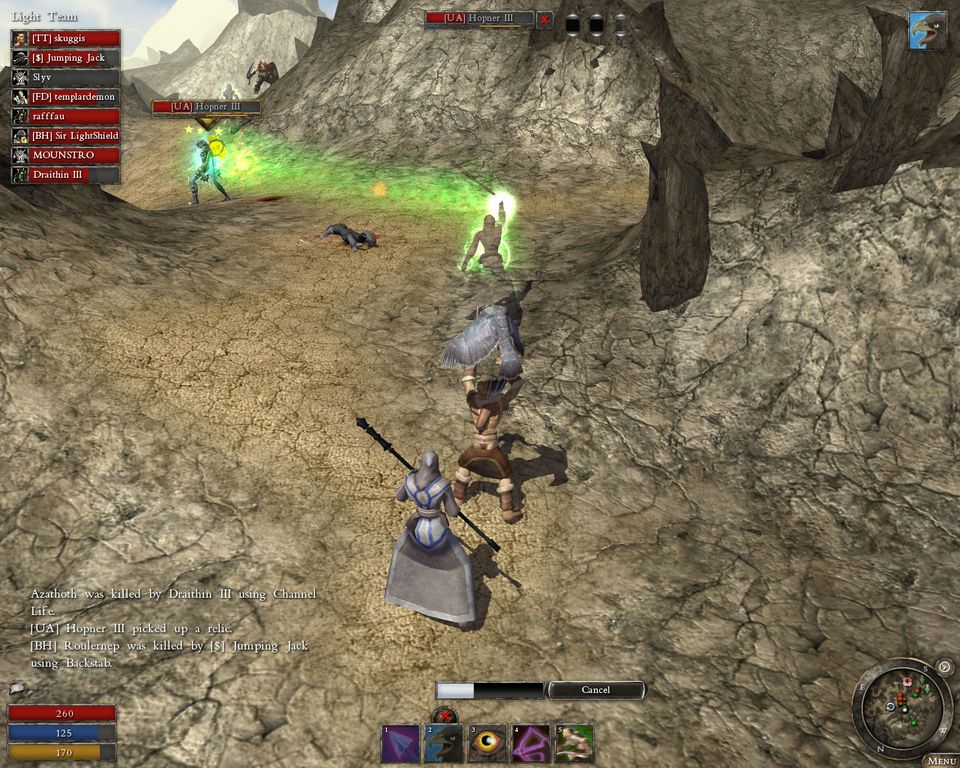Open the chat speech bubble icon

(16, 688)
